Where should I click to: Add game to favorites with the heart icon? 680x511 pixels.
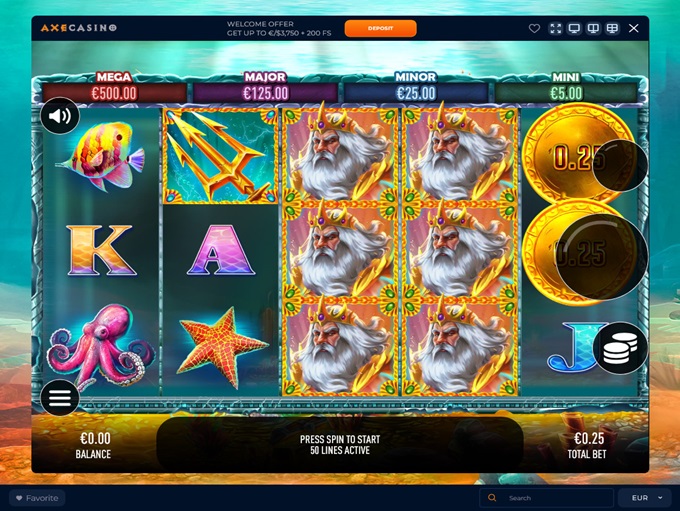535,28
